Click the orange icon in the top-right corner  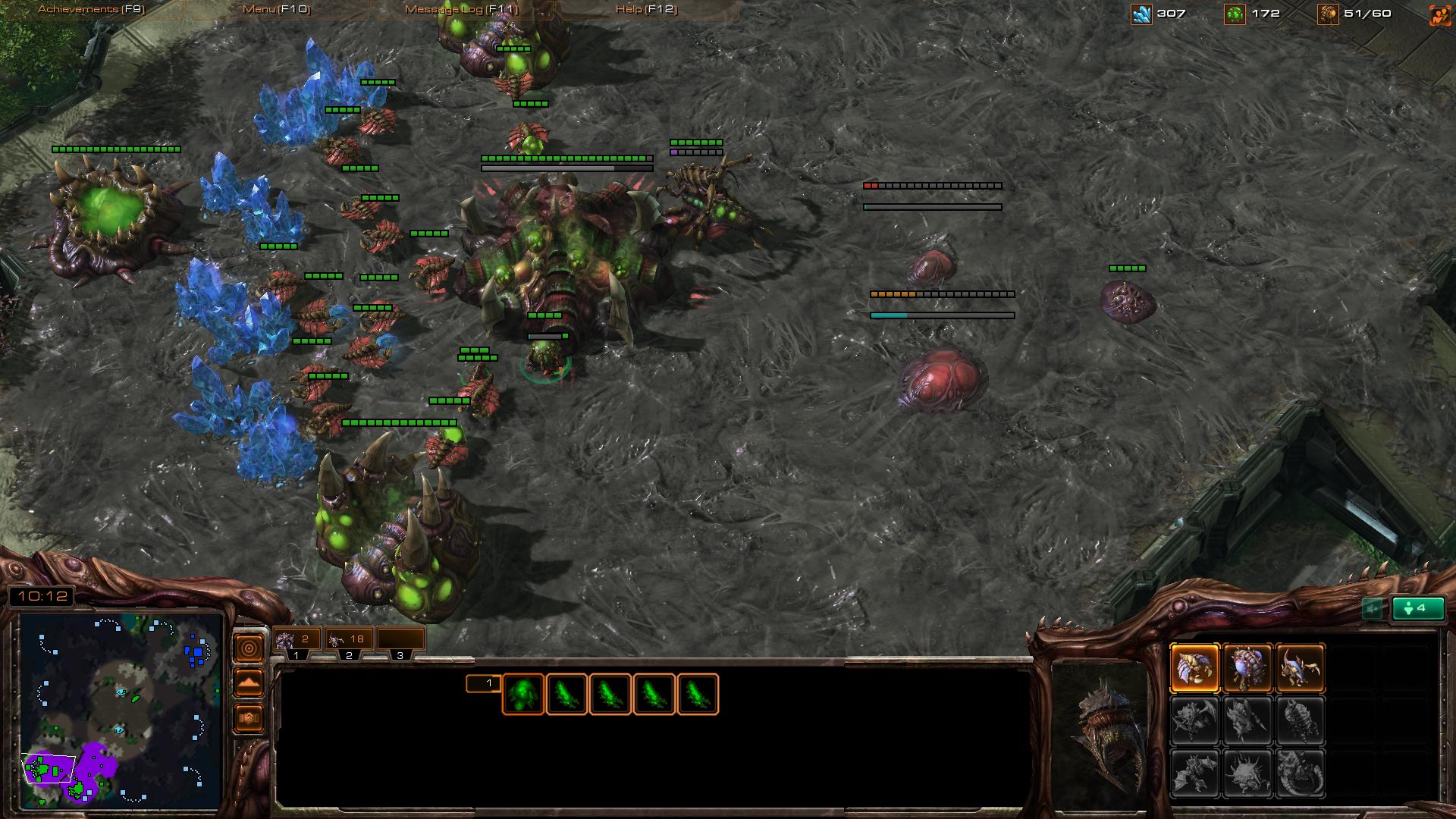[1439, 14]
